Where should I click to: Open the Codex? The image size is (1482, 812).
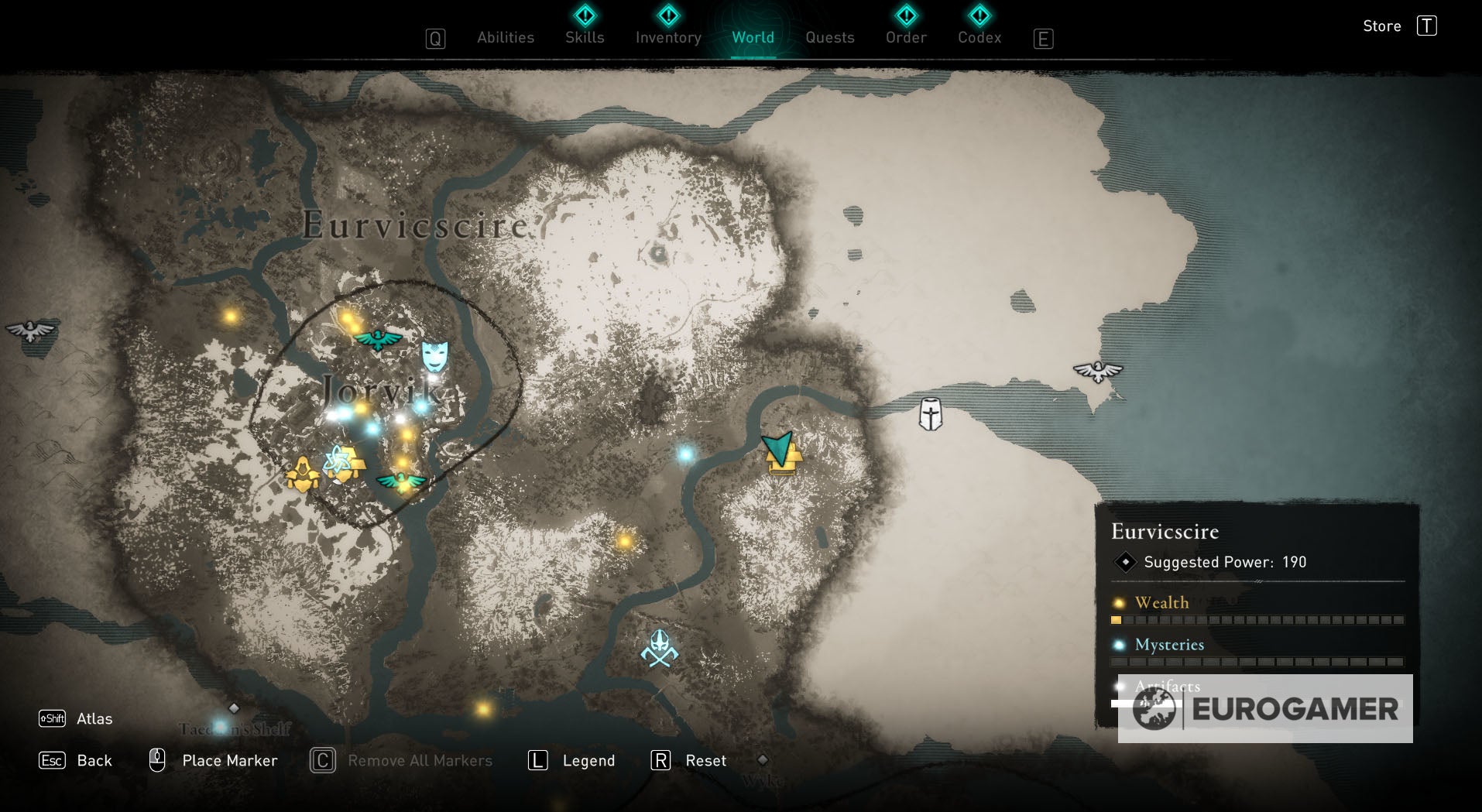pyautogui.click(x=979, y=37)
